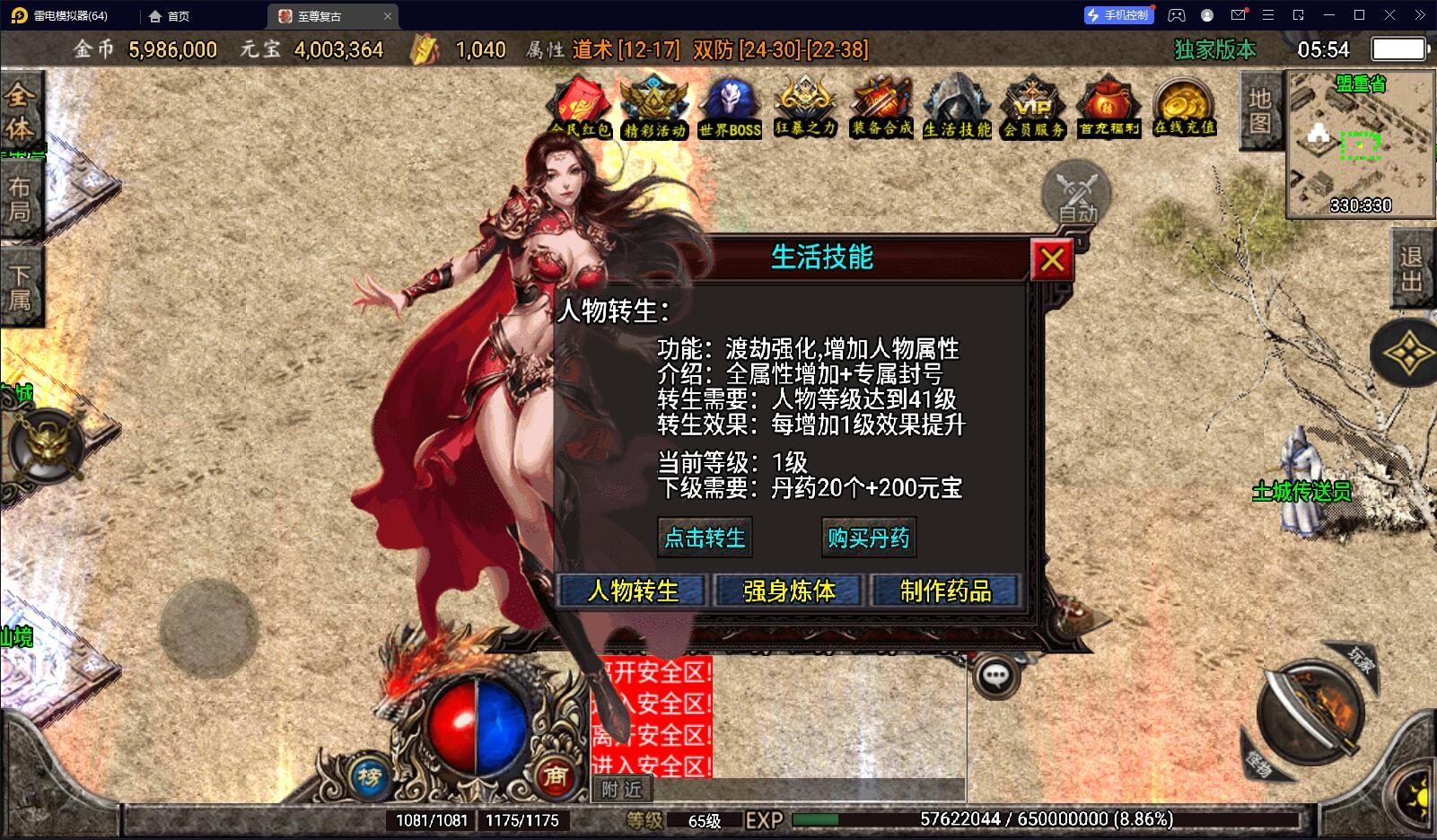Switch to the emulator 首页 home tab
Viewport: 1437px width, 840px height.
(x=170, y=16)
